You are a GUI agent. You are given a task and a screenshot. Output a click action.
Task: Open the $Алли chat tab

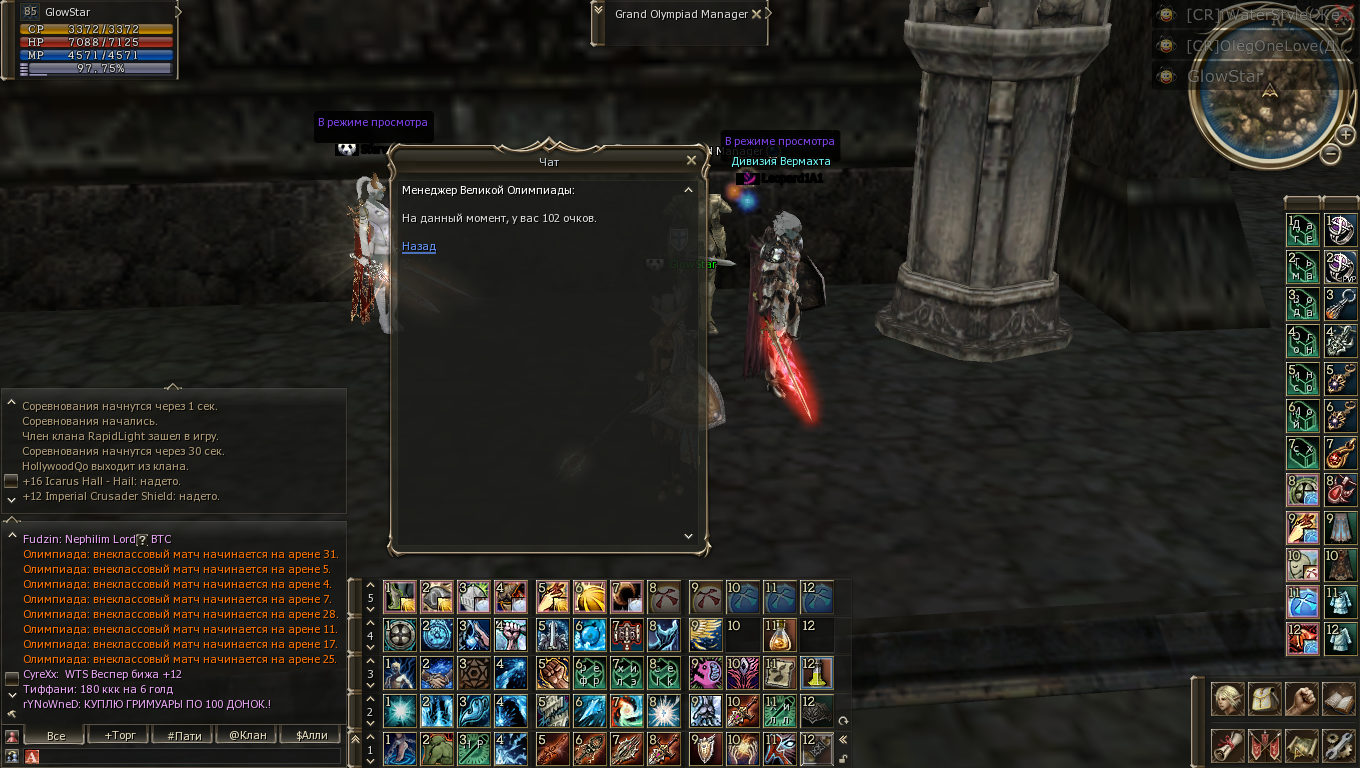(311, 735)
